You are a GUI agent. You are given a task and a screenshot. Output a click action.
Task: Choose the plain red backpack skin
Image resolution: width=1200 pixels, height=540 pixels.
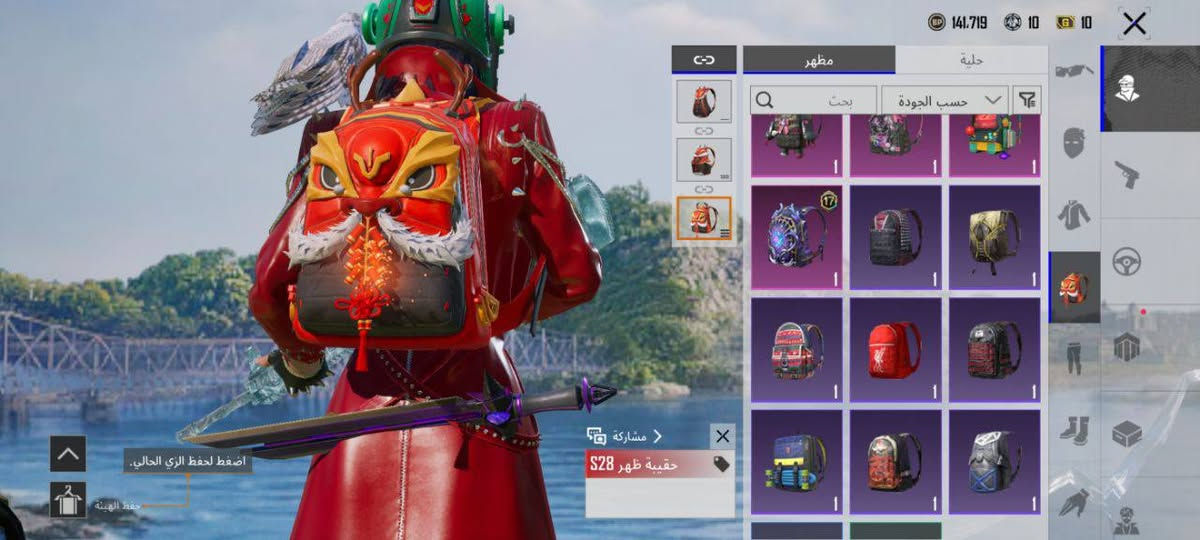tap(895, 349)
